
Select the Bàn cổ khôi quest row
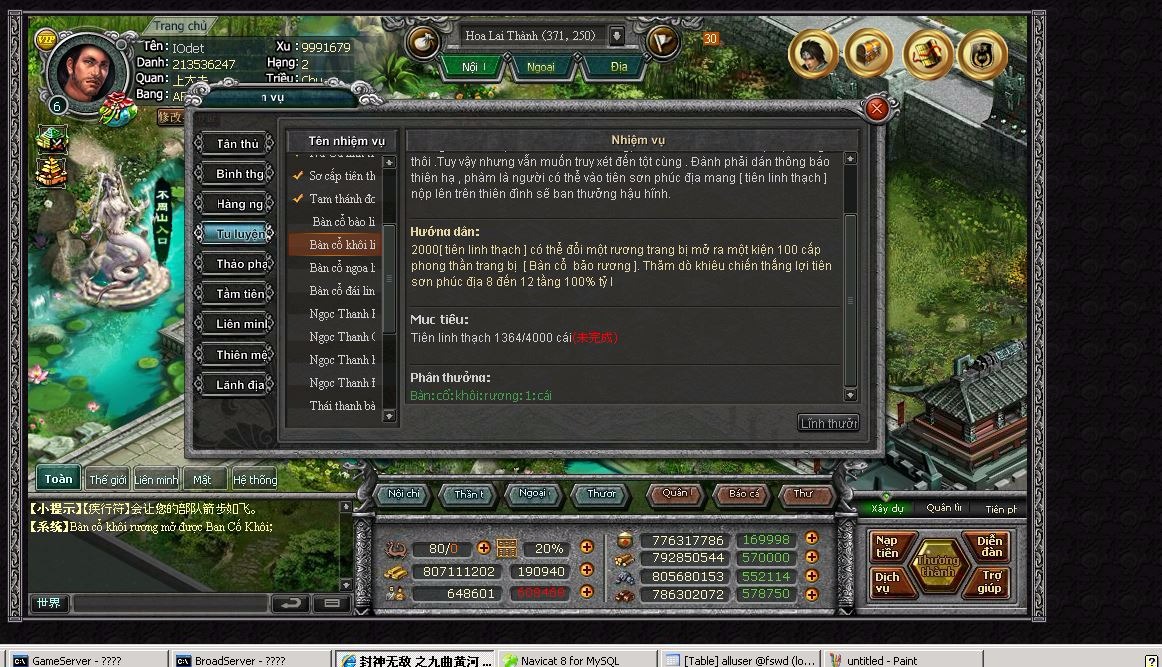point(341,245)
